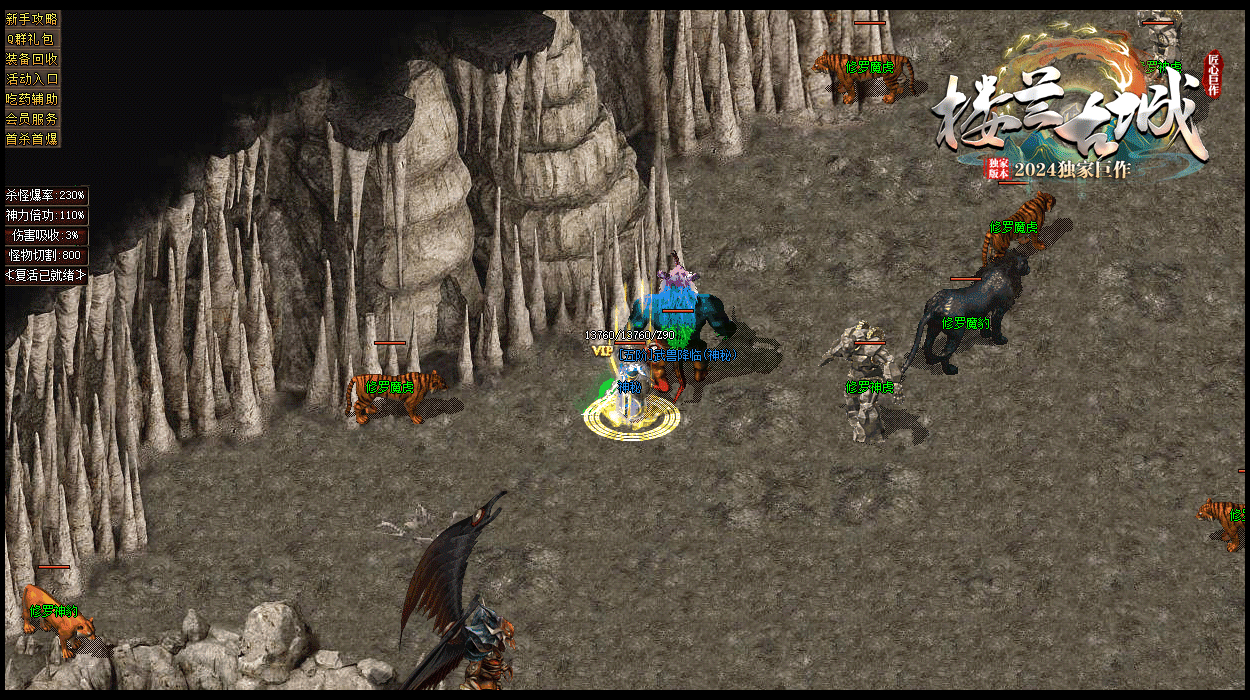Image resolution: width=1250 pixels, height=700 pixels.
Task: Open the 新手攻略 beginner guide
Action: tap(32, 19)
